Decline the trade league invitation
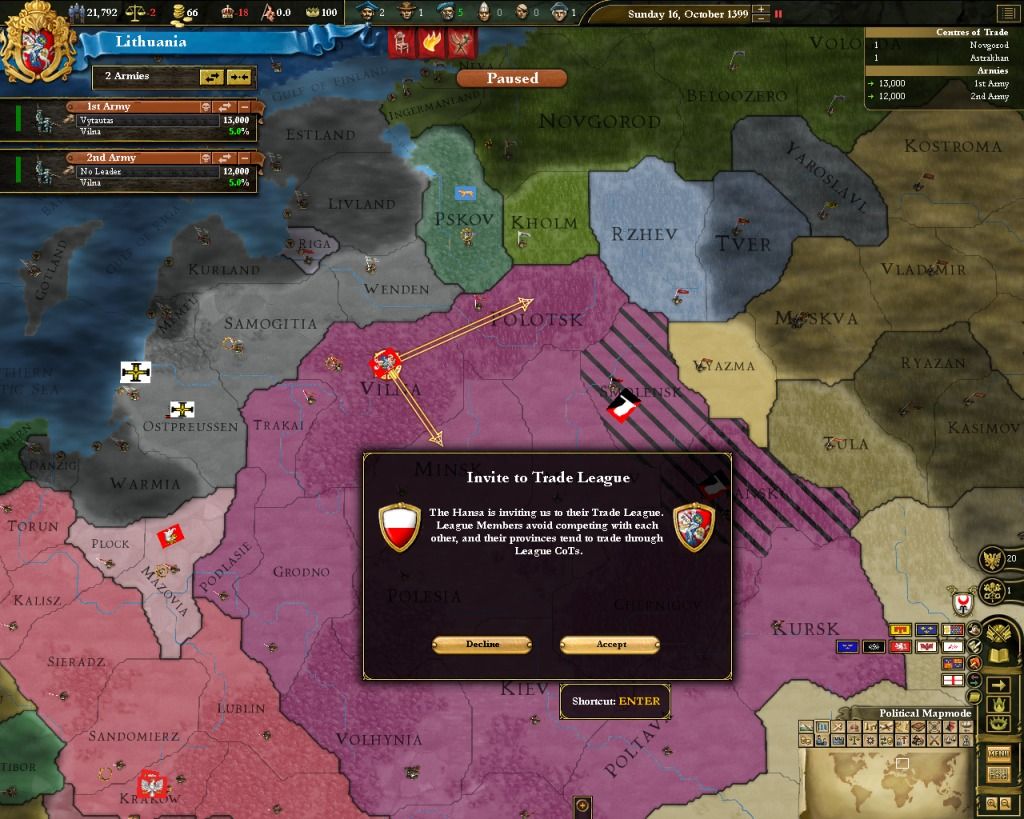 click(x=482, y=644)
